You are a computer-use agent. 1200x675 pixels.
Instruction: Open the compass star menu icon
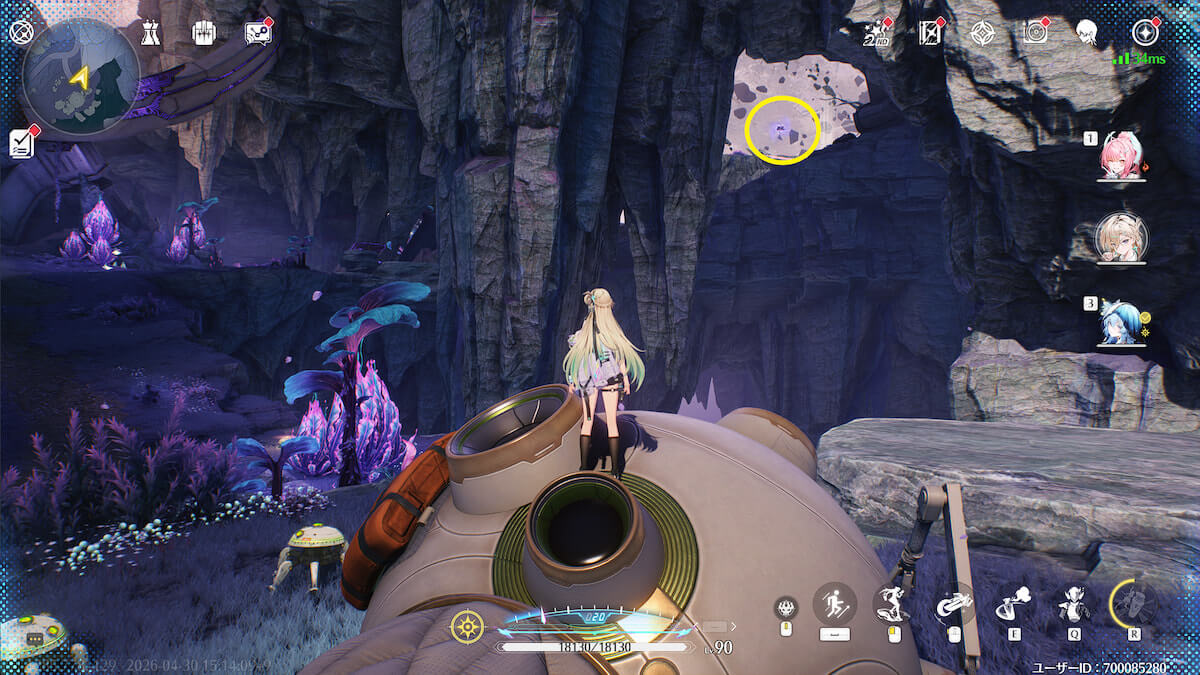click(x=1145, y=33)
